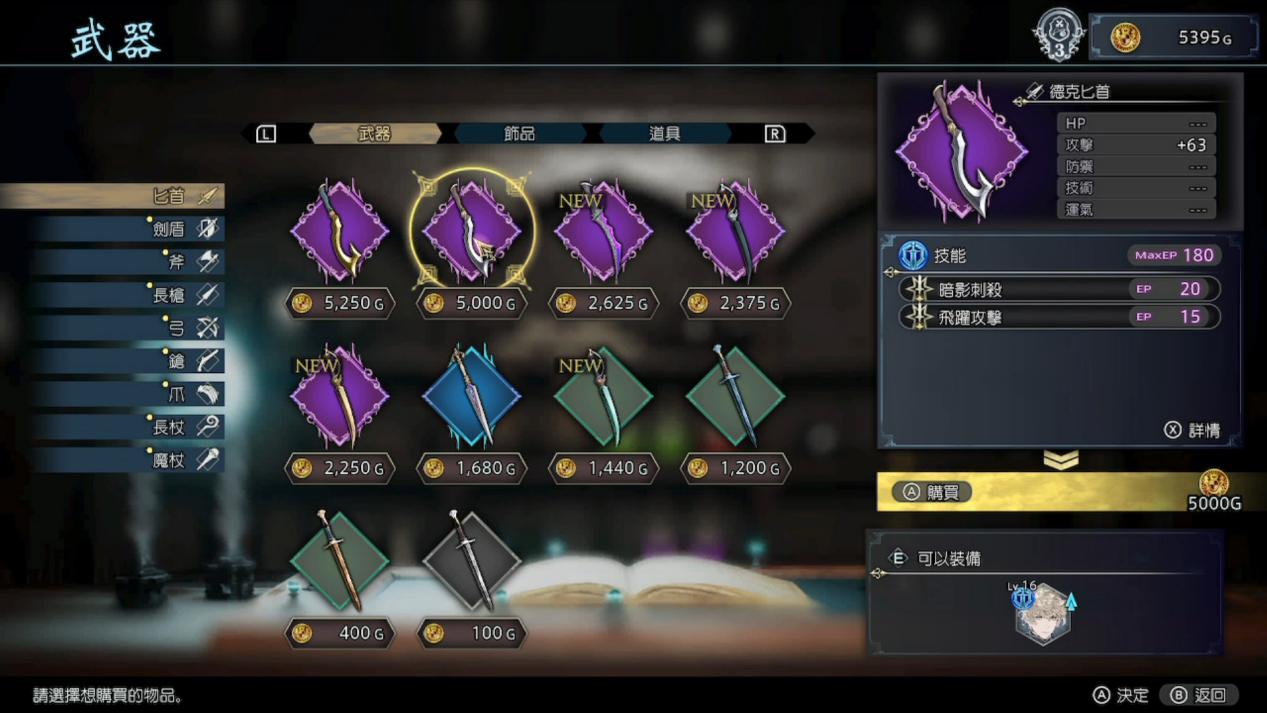
Task: Pick the dagger priced 400 G
Action: click(x=340, y=562)
